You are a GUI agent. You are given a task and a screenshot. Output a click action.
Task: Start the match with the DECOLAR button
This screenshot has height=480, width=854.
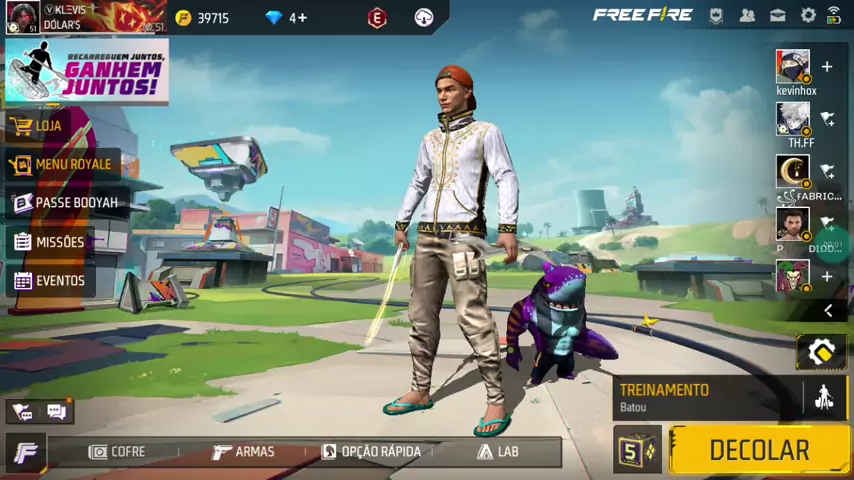coord(758,450)
